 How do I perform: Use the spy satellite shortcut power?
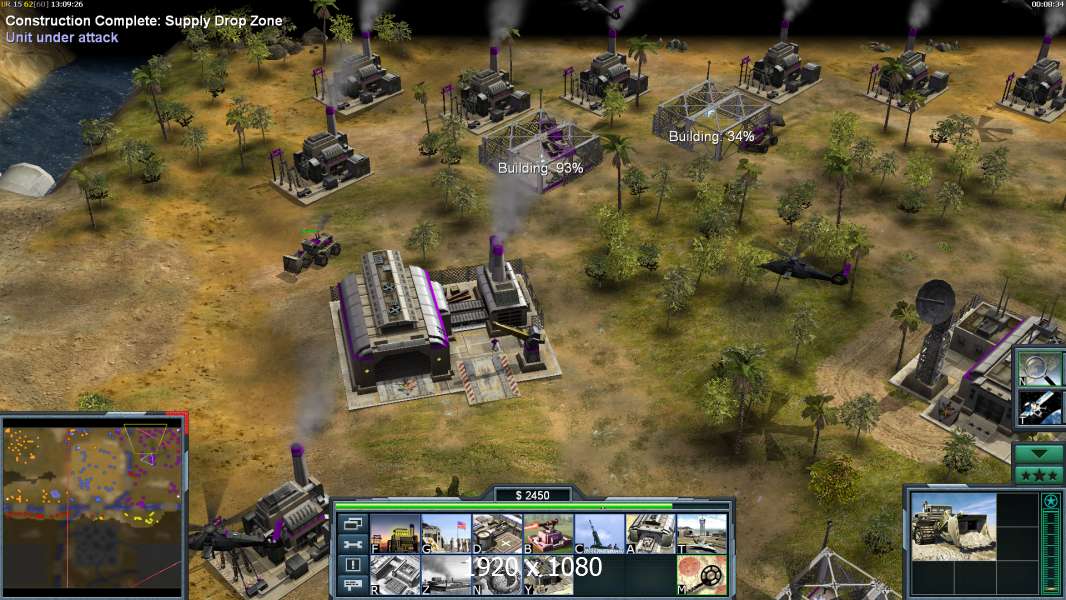(1038, 407)
